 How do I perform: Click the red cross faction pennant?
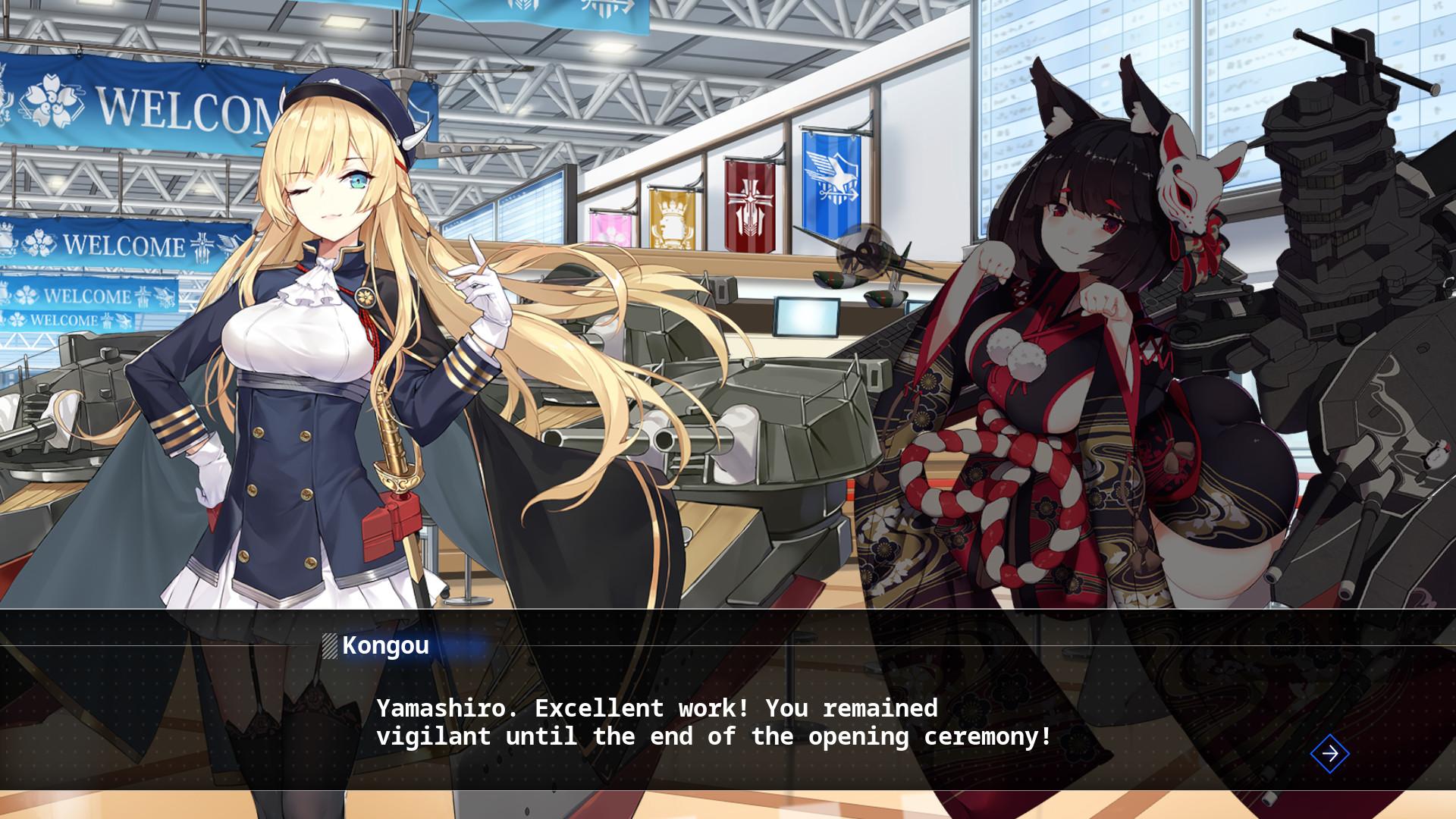748,205
